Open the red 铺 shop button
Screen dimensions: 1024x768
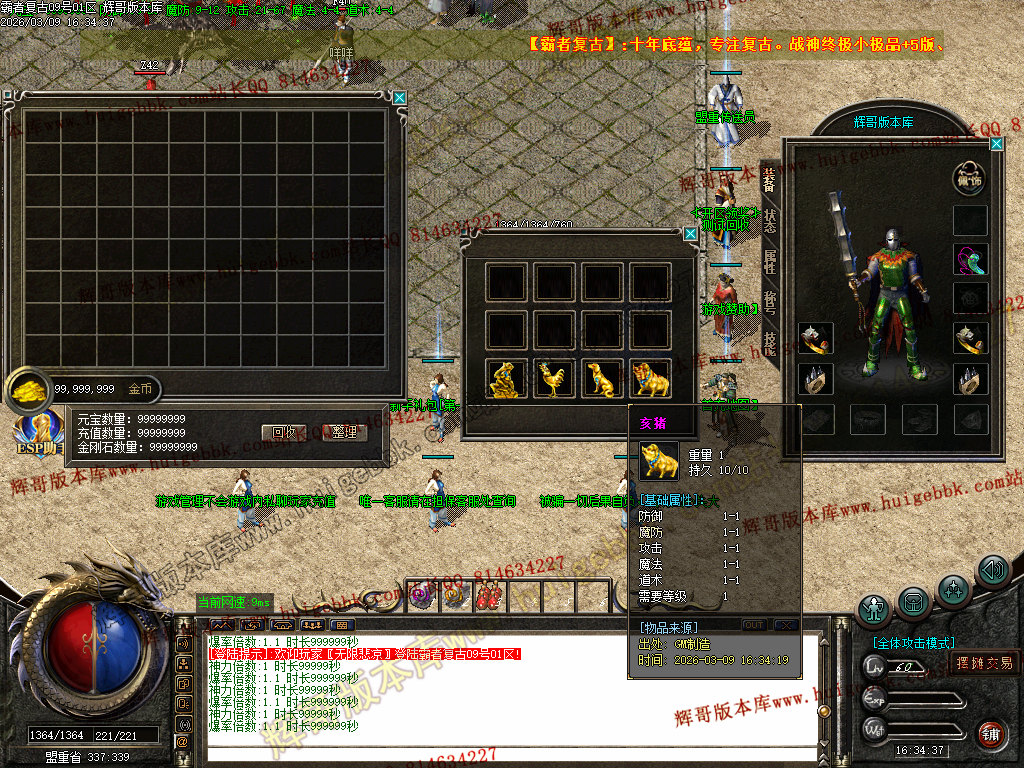click(991, 733)
